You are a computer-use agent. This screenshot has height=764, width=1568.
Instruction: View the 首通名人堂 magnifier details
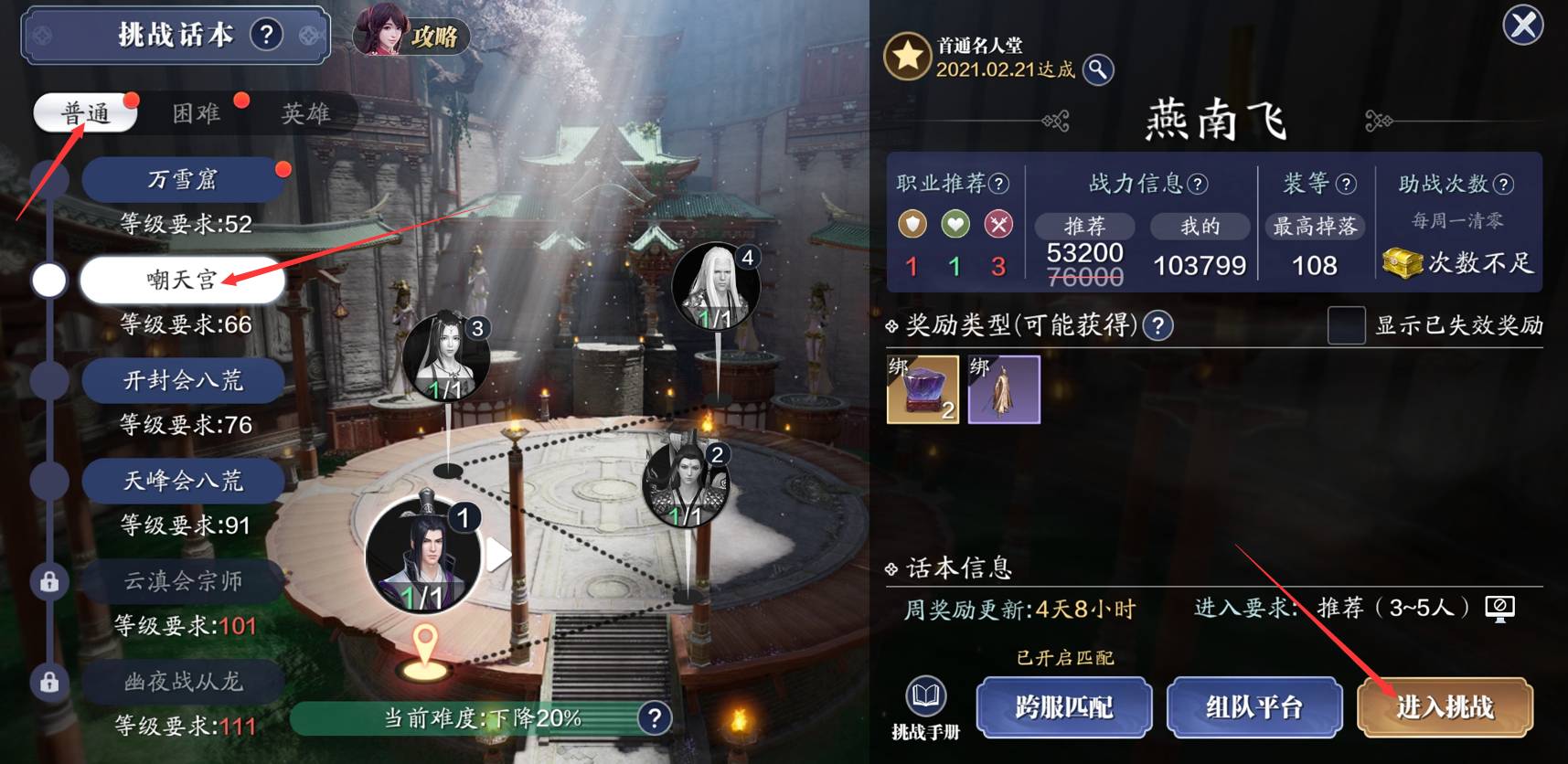pos(1098,69)
